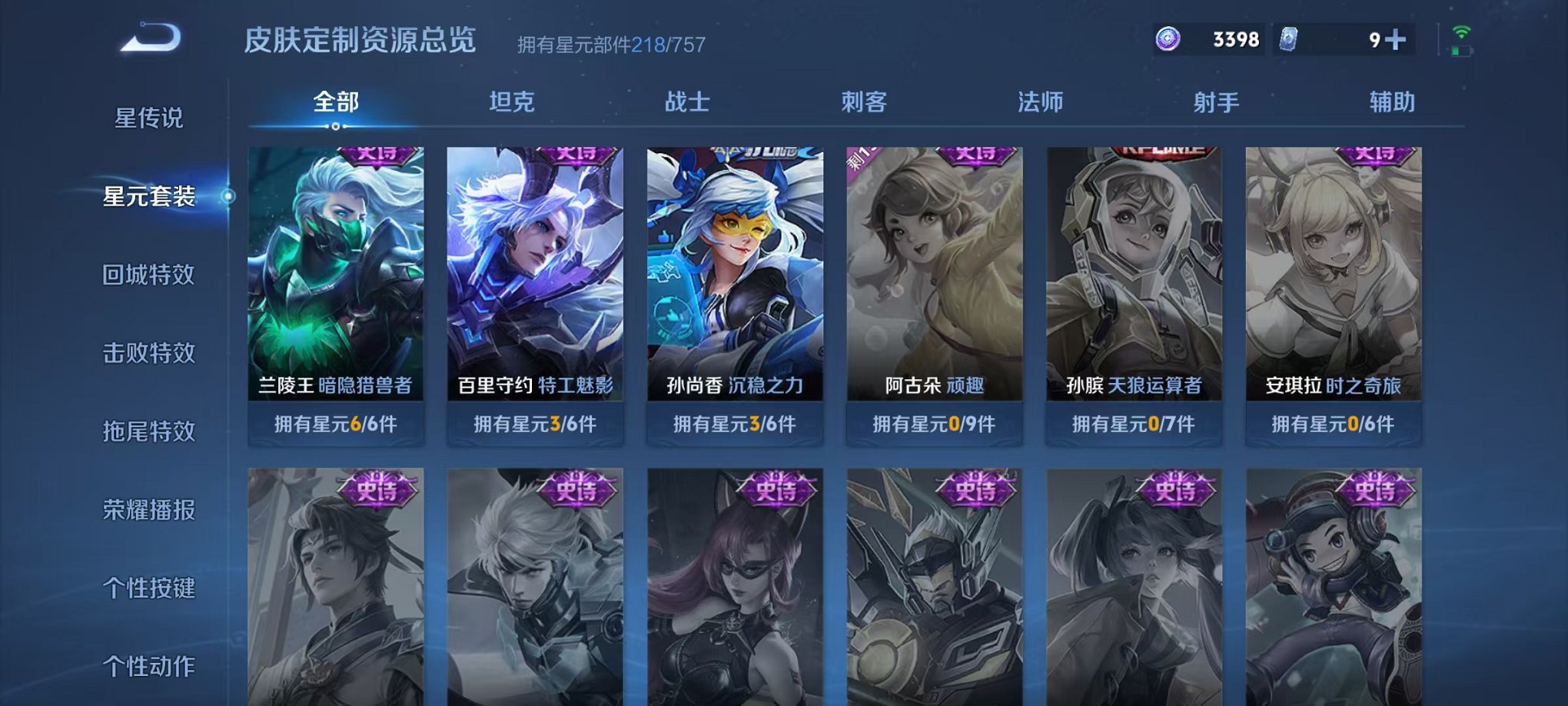Switch to 回城特效 in the sidebar
The width and height of the screenshot is (1568, 706).
click(x=148, y=274)
